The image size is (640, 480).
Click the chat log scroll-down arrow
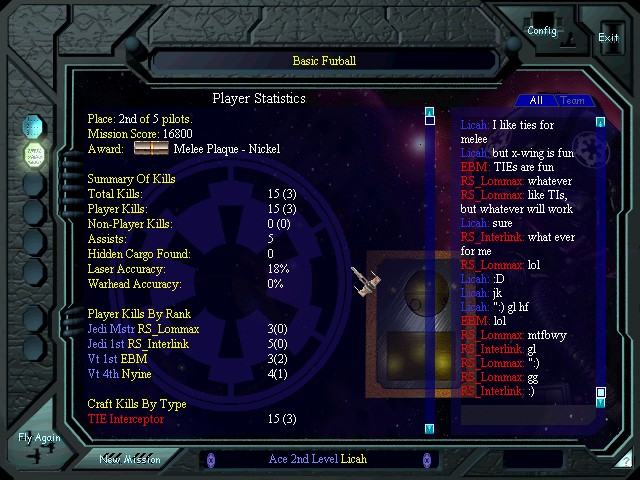tap(601, 404)
